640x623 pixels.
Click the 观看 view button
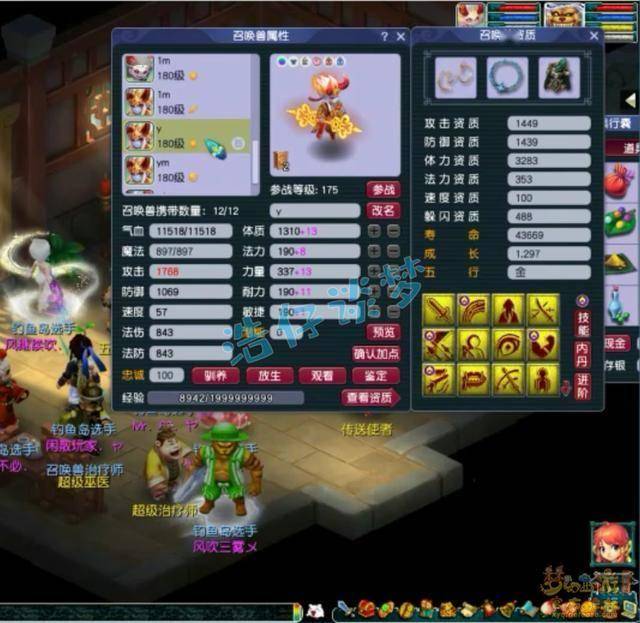(x=321, y=376)
